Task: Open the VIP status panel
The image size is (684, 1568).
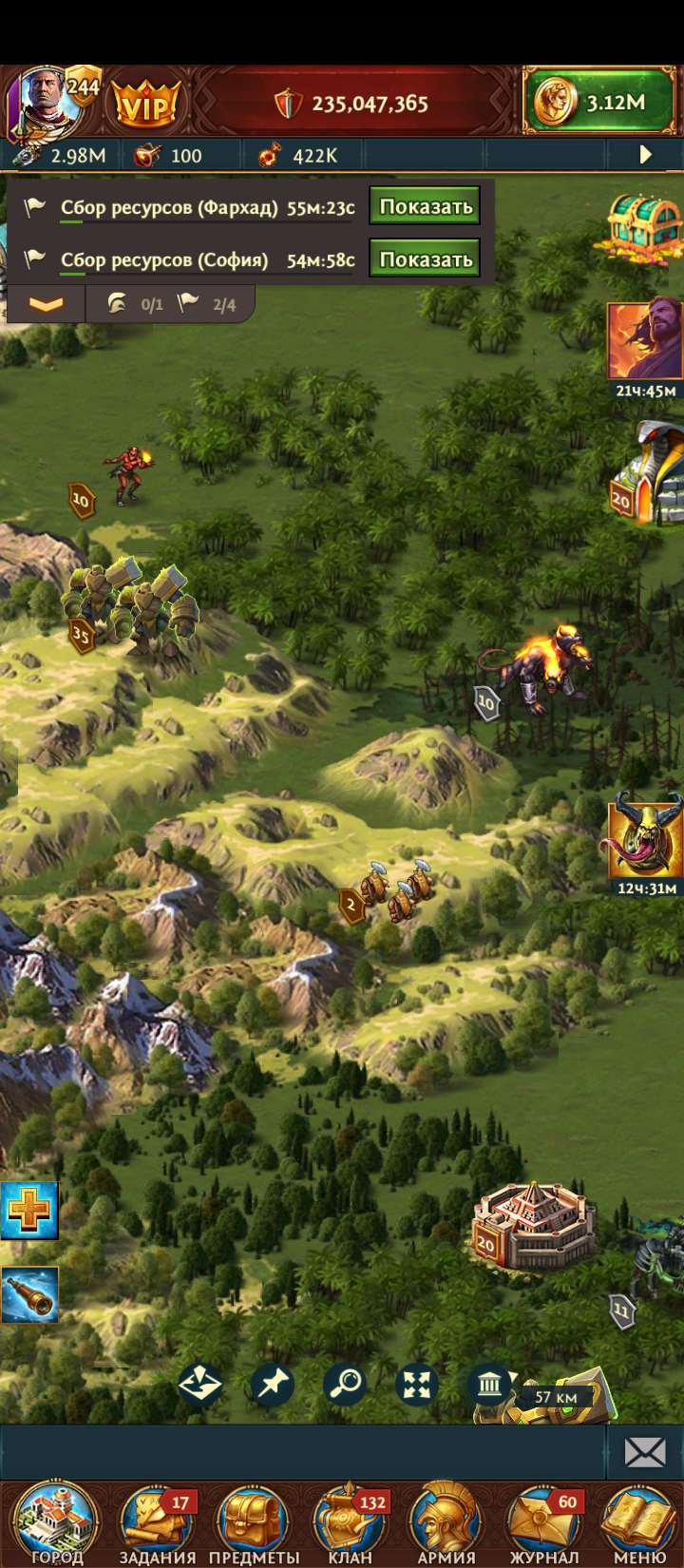Action: pos(146,104)
